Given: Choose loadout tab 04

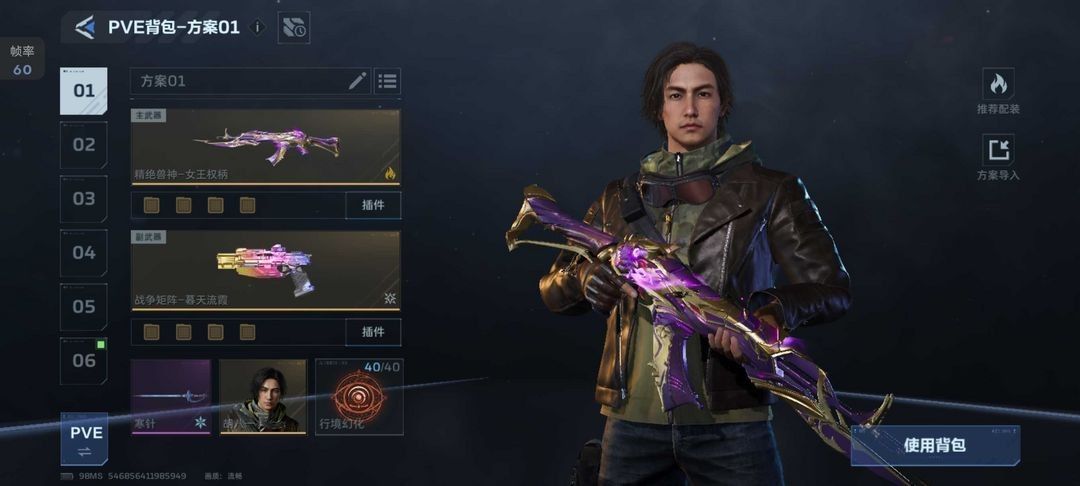Looking at the screenshot, I should pos(84,253).
